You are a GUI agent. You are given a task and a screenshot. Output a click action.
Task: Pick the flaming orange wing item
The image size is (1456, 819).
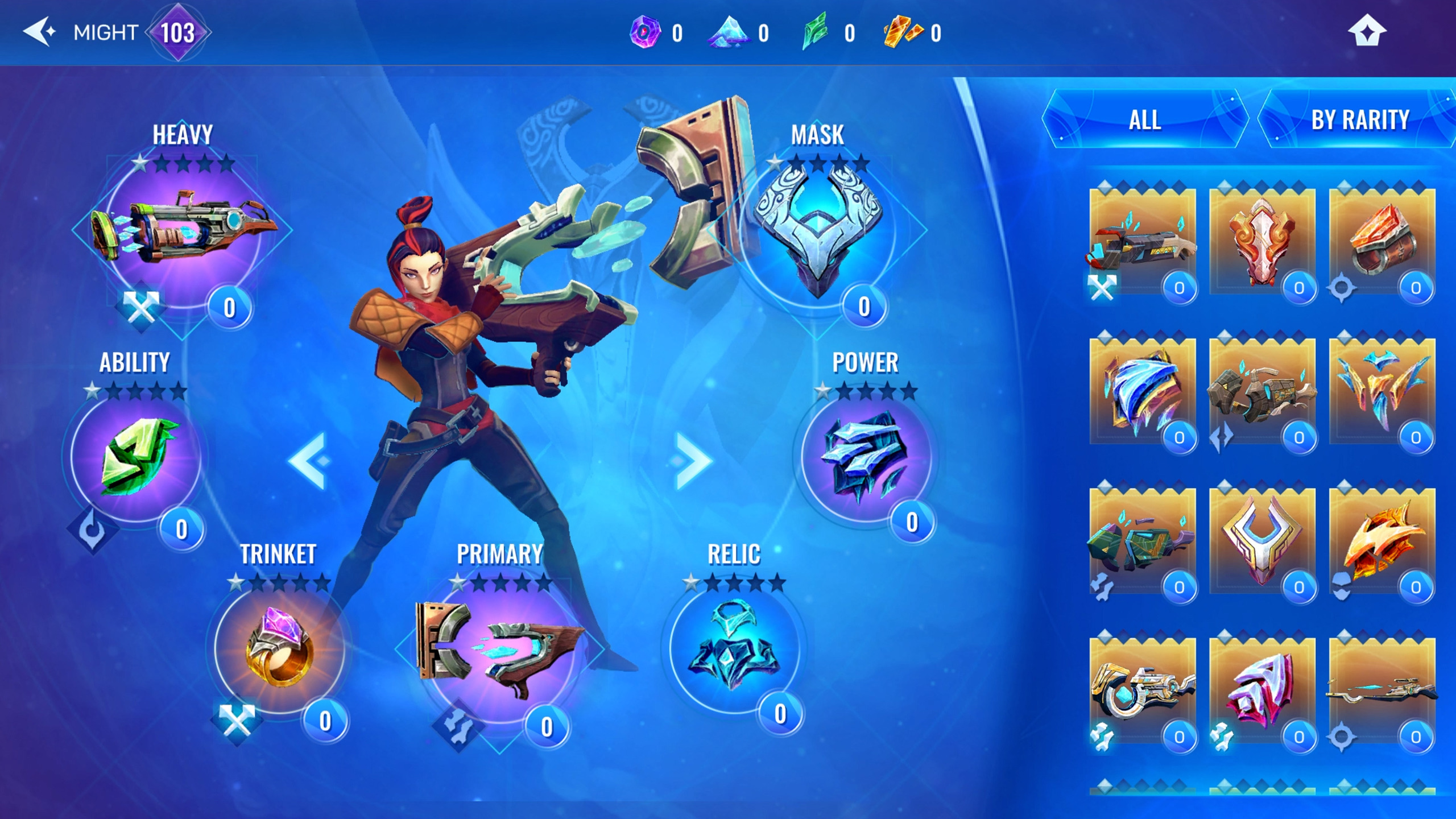[1382, 540]
